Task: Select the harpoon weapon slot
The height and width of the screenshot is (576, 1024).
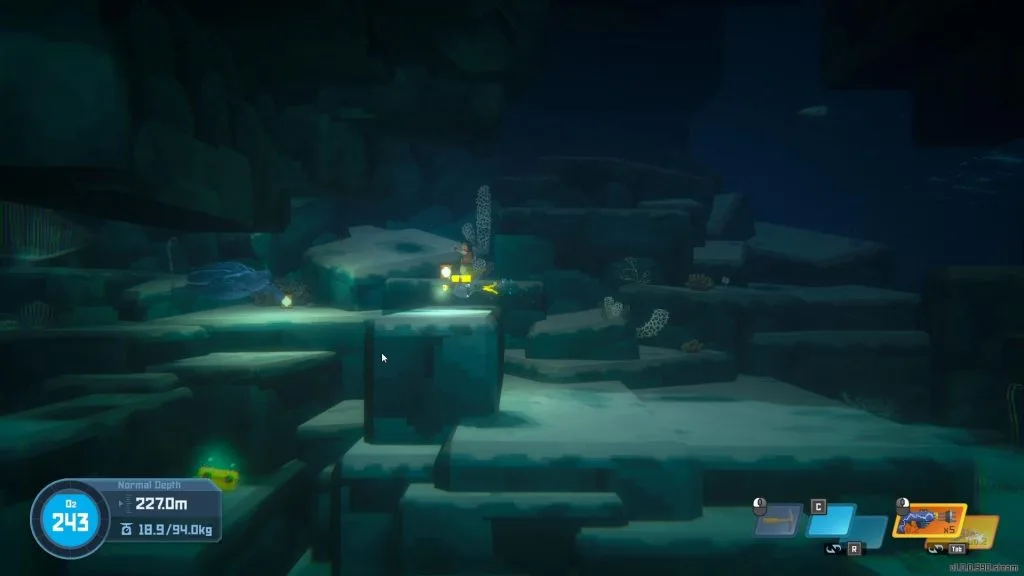Action: (779, 520)
